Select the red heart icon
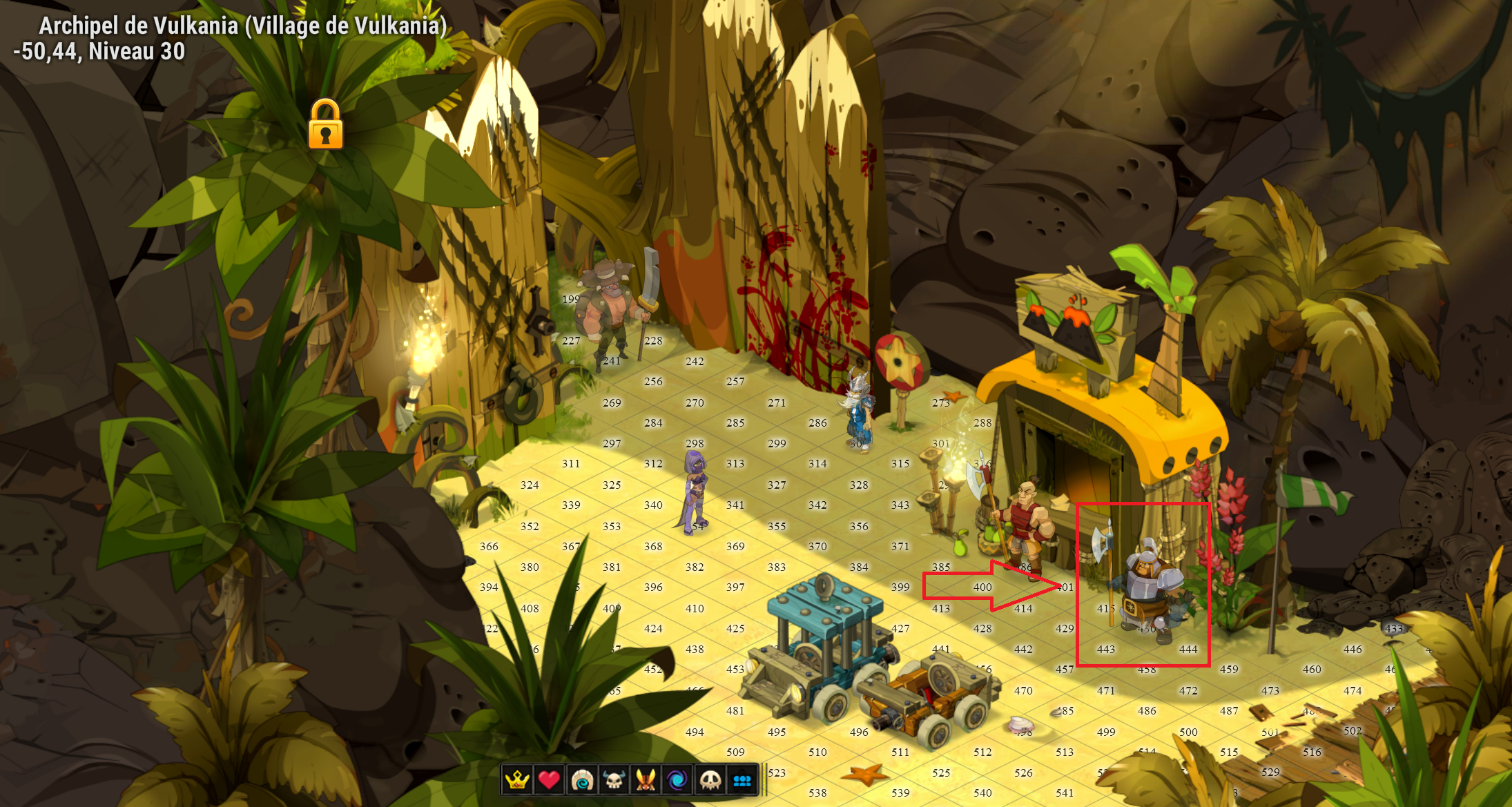This screenshot has height=807, width=1512. click(x=549, y=780)
